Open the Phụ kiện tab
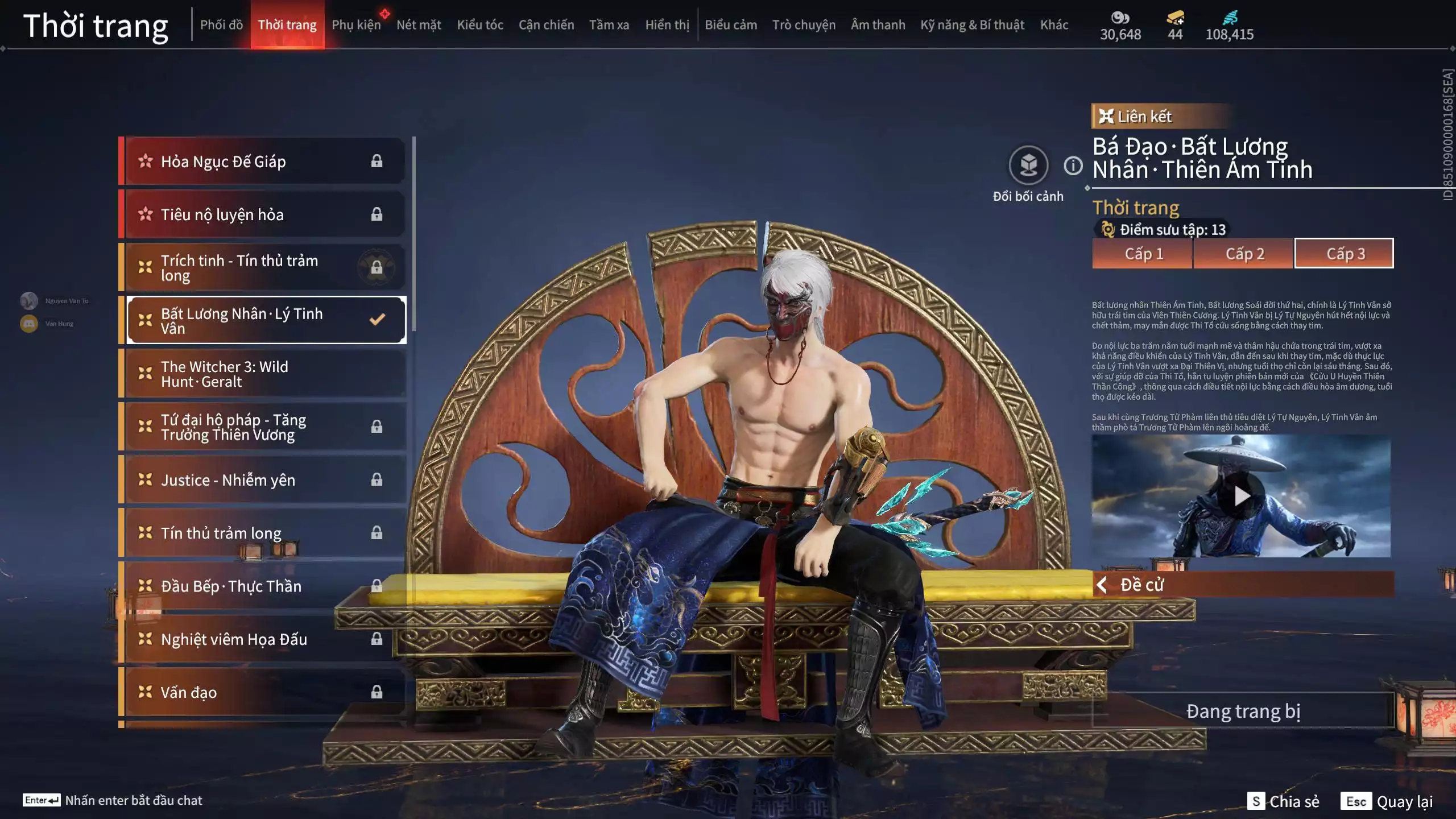 click(x=356, y=25)
